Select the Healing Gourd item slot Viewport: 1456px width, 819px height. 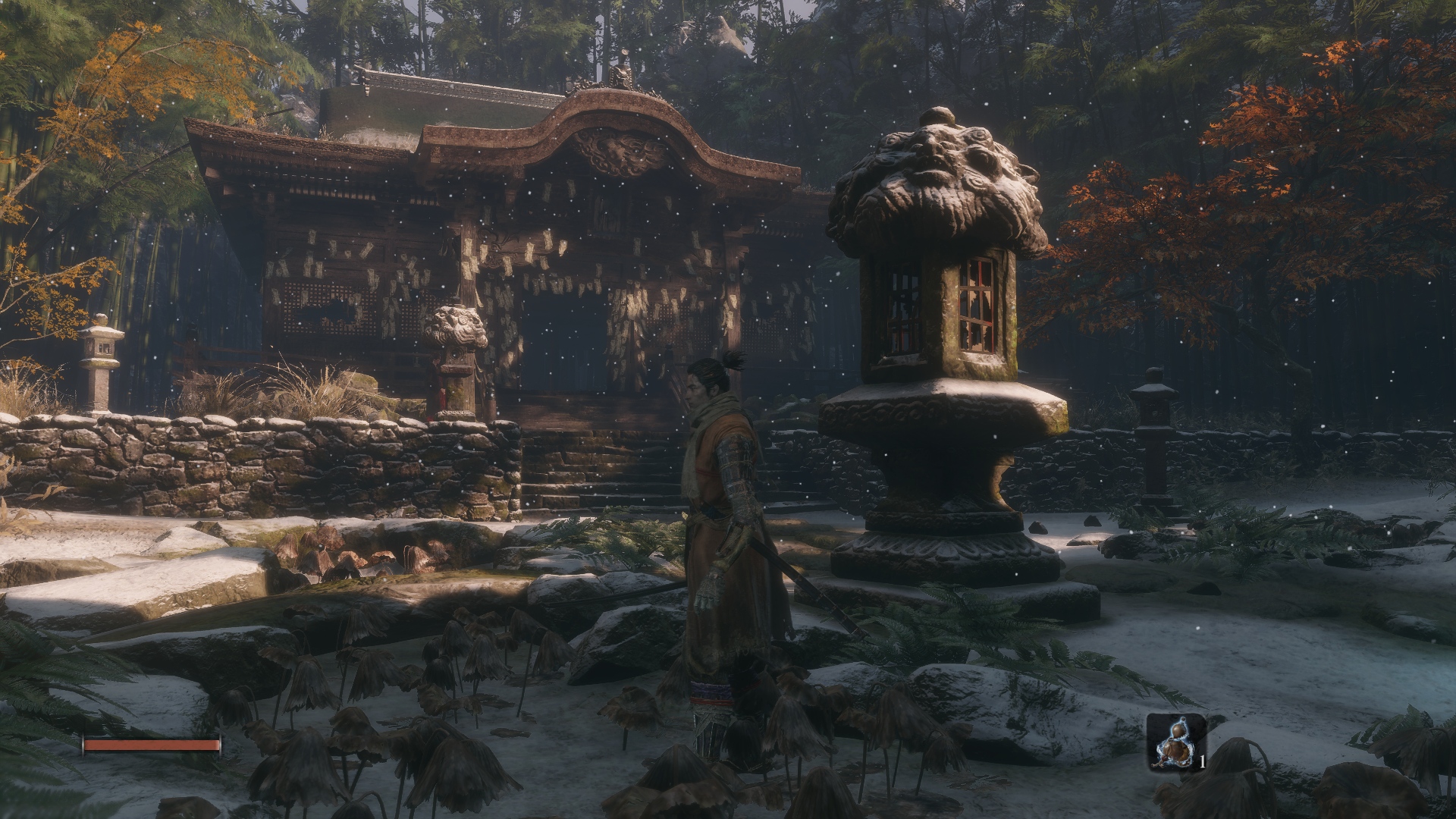click(1174, 742)
